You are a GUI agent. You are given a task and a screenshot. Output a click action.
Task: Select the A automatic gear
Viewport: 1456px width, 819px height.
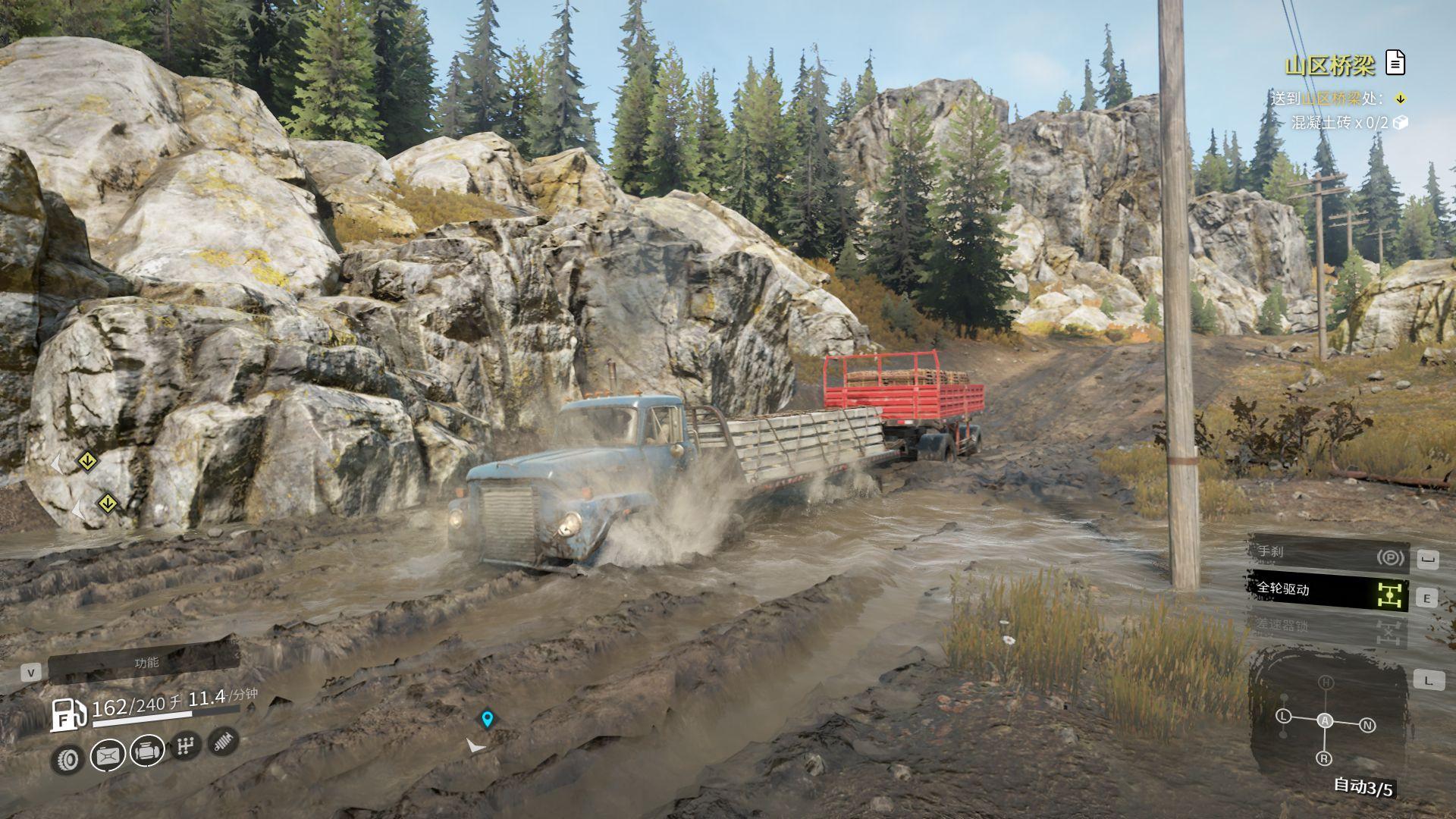pos(1325,720)
